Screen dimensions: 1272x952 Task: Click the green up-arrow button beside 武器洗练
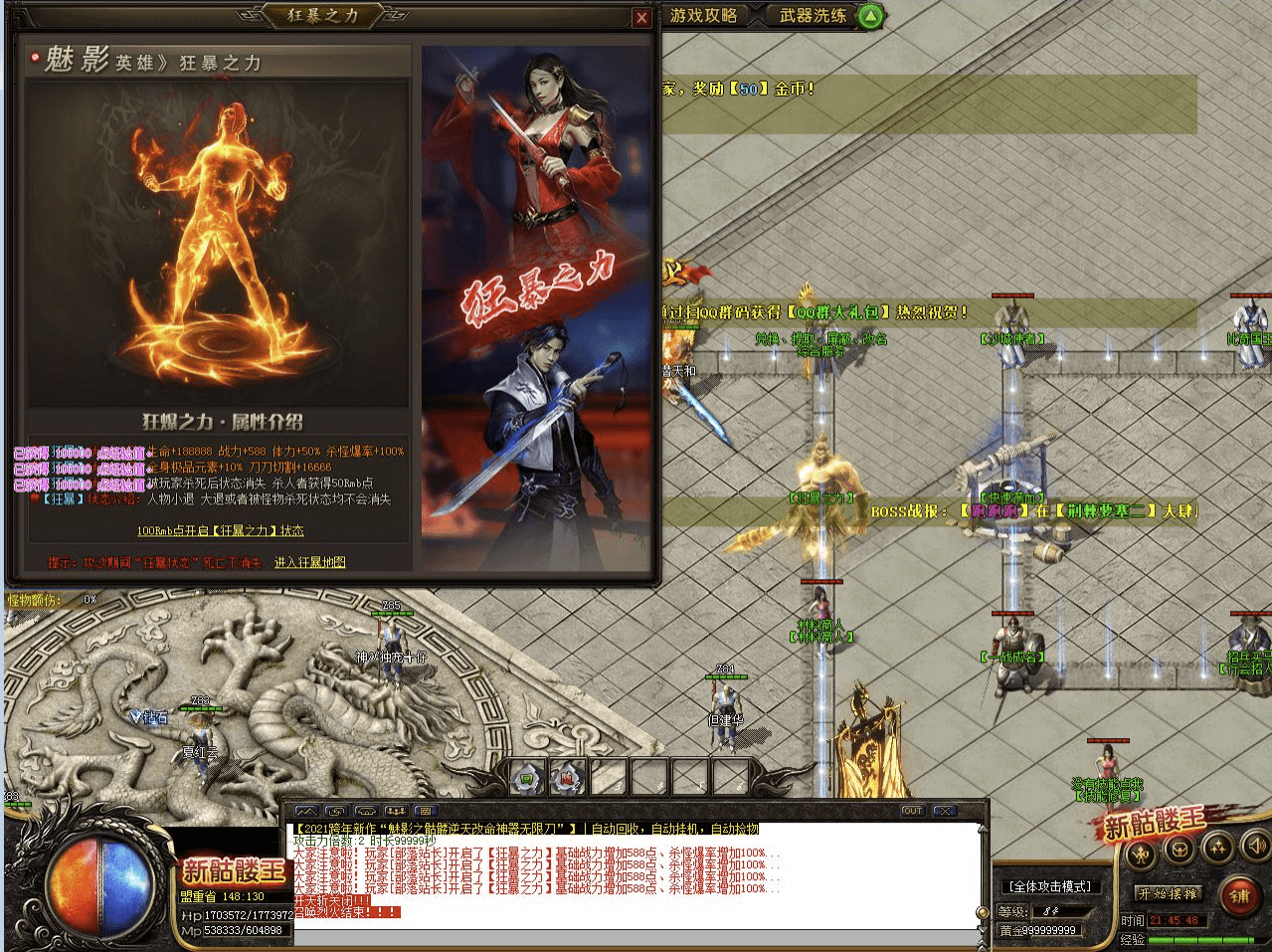(870, 16)
